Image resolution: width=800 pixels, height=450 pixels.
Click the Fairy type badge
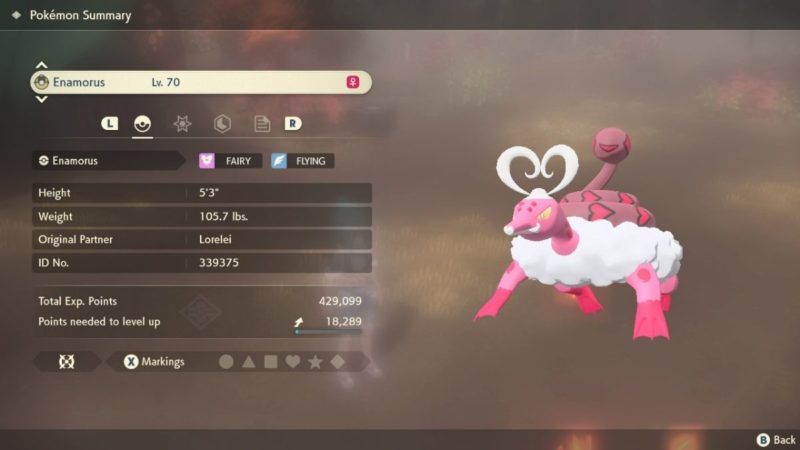(x=231, y=160)
